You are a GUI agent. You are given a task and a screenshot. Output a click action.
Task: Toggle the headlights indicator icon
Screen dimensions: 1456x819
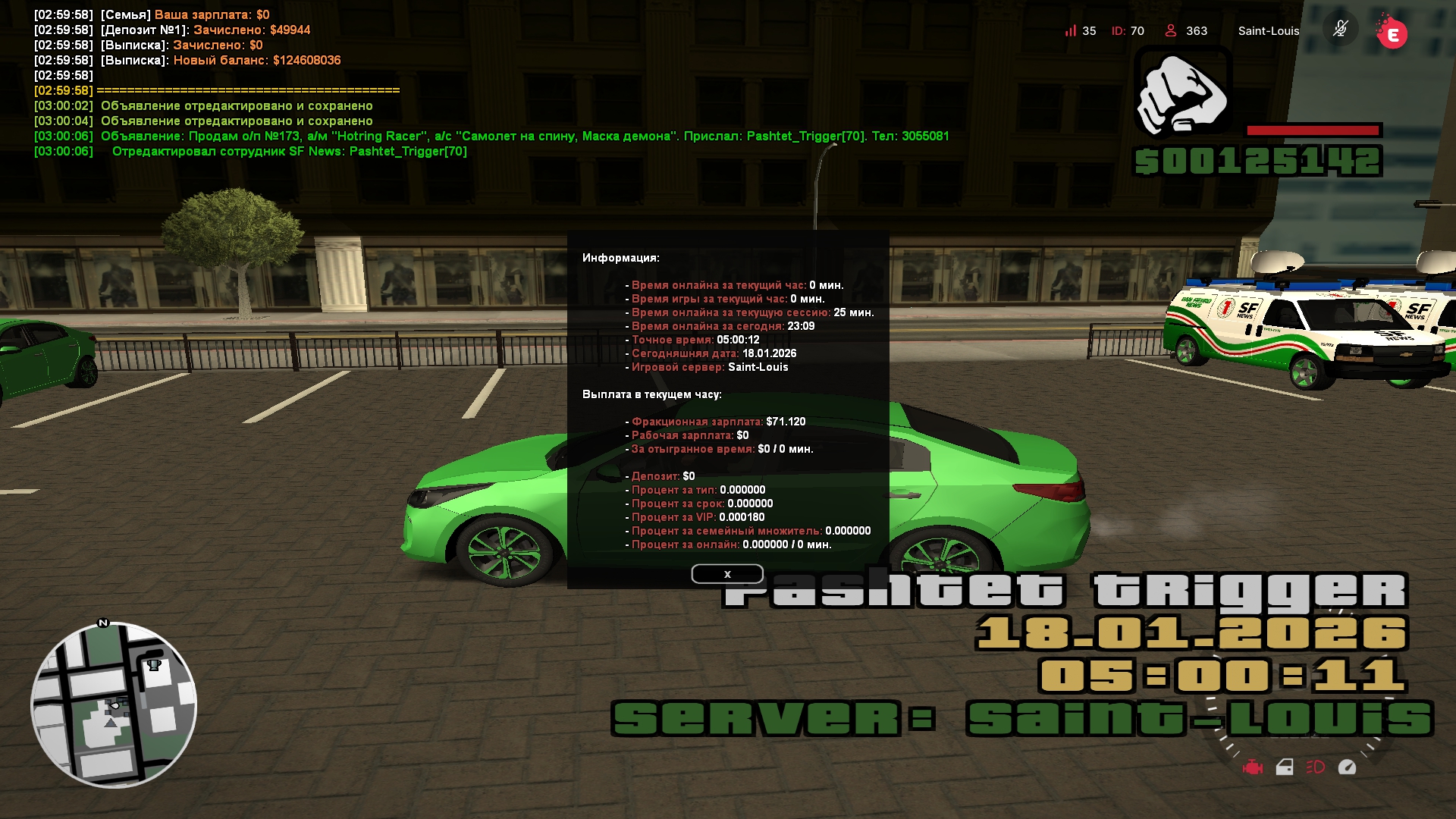click(x=1315, y=767)
